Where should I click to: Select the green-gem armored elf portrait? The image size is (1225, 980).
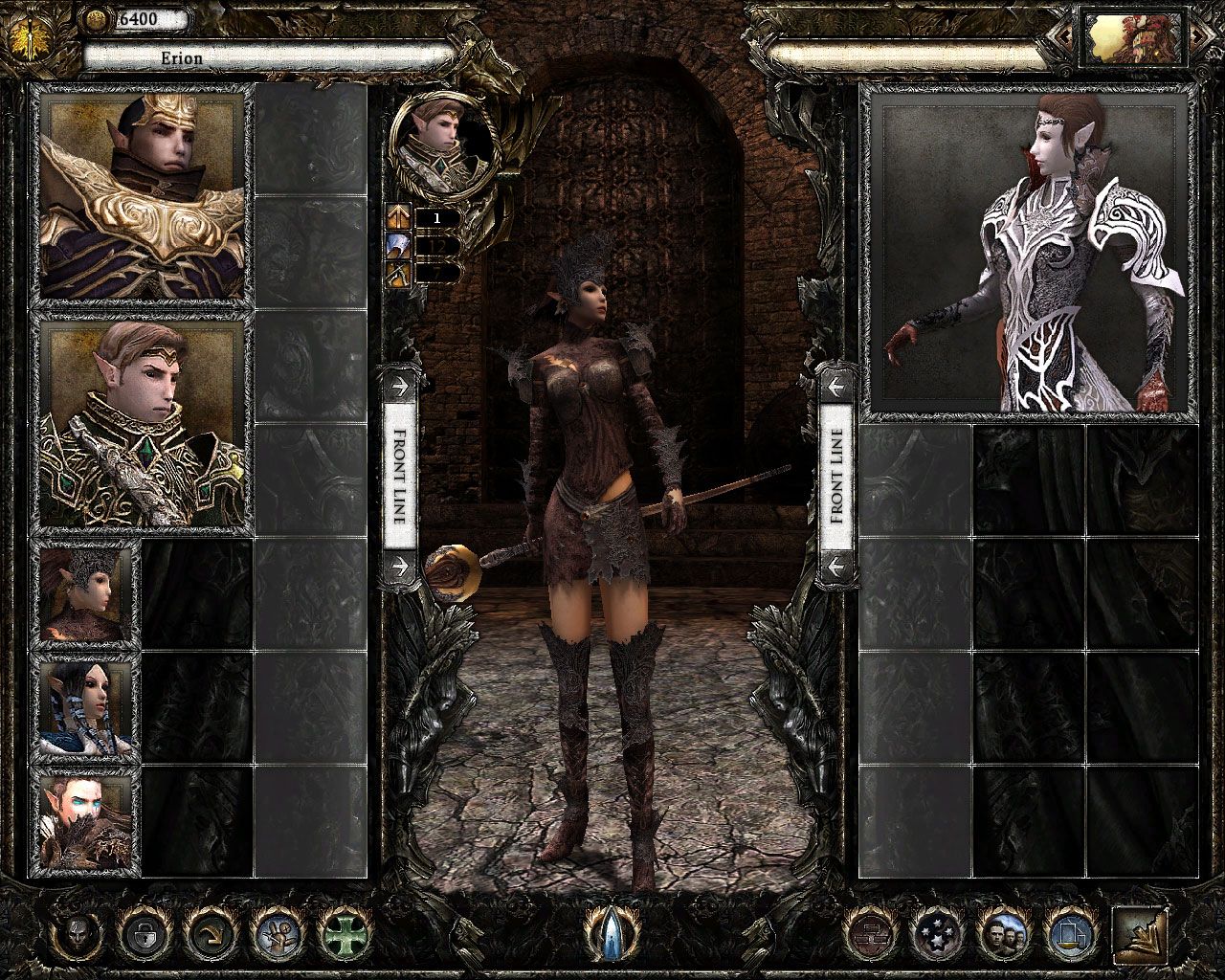(141, 424)
